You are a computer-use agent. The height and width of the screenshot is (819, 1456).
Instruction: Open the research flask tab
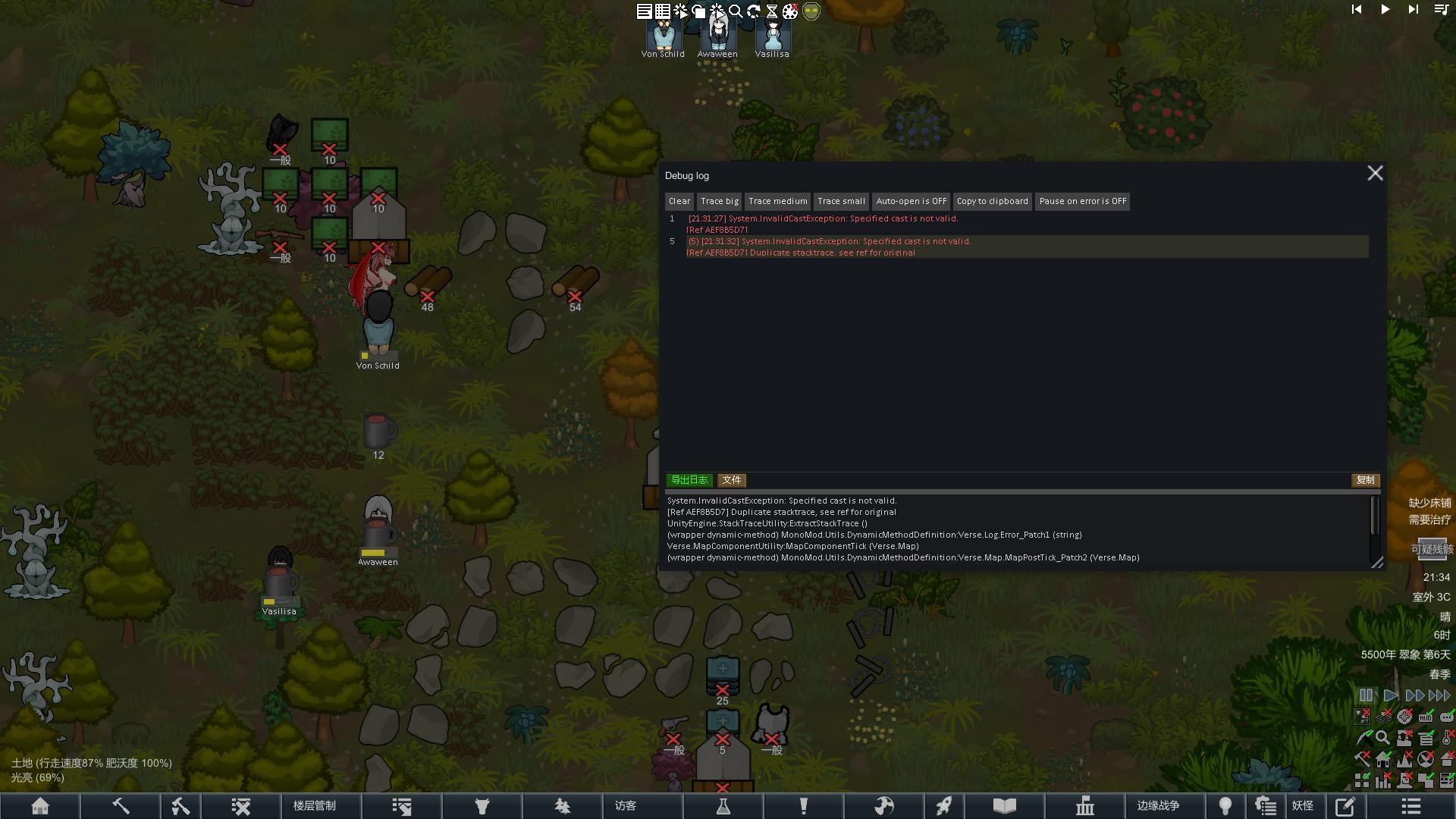tap(723, 806)
